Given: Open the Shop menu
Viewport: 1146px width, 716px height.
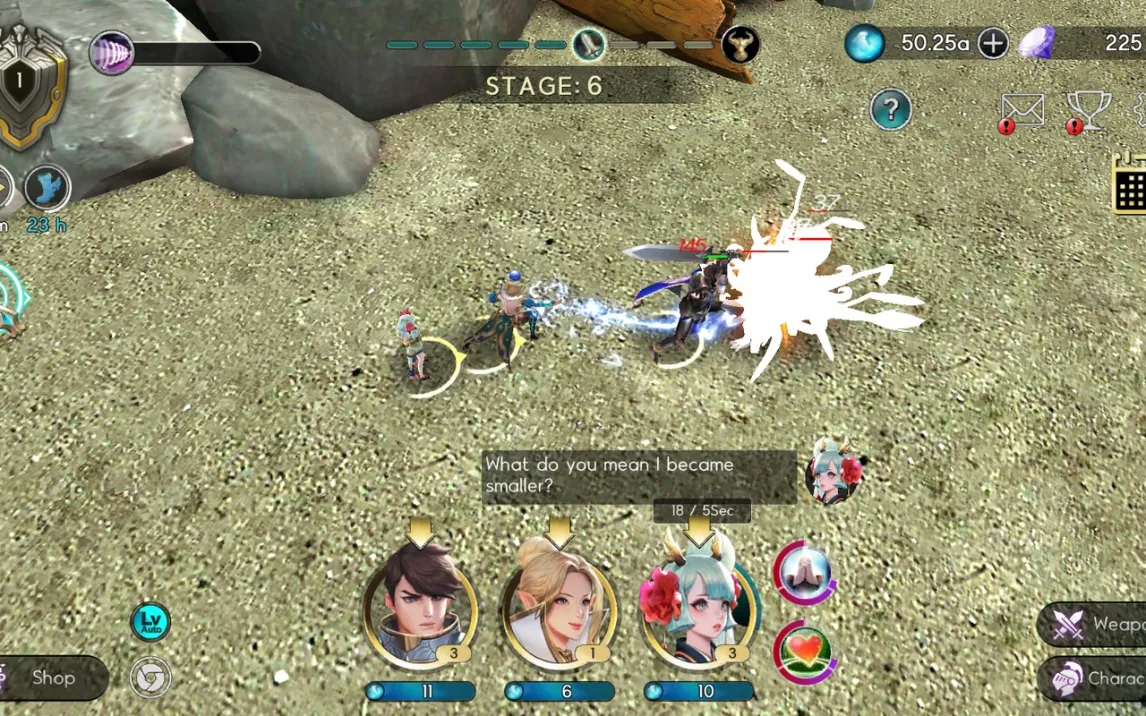Looking at the screenshot, I should click(x=52, y=678).
